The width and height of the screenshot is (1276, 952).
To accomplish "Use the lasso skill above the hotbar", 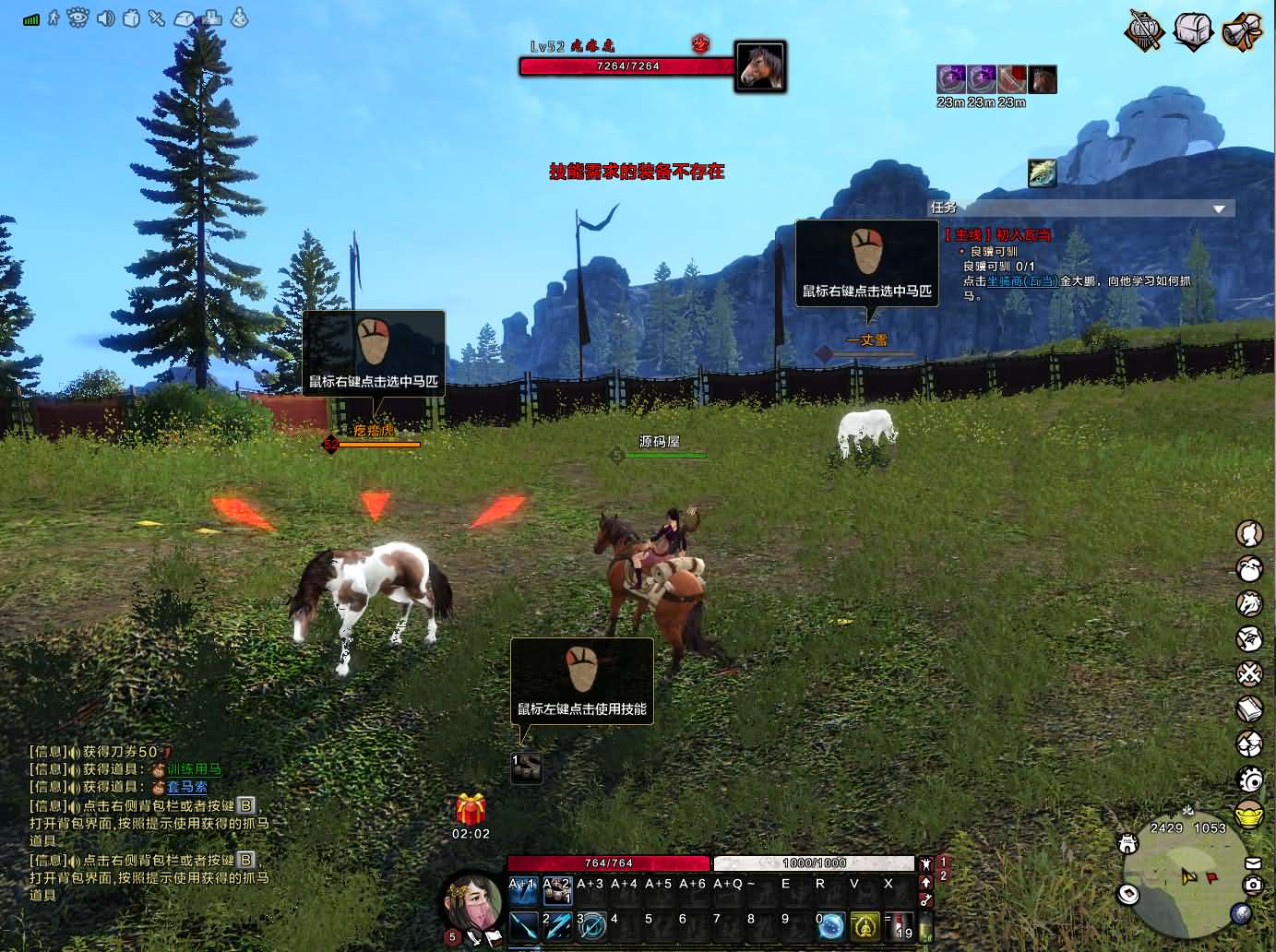I will pos(527,768).
